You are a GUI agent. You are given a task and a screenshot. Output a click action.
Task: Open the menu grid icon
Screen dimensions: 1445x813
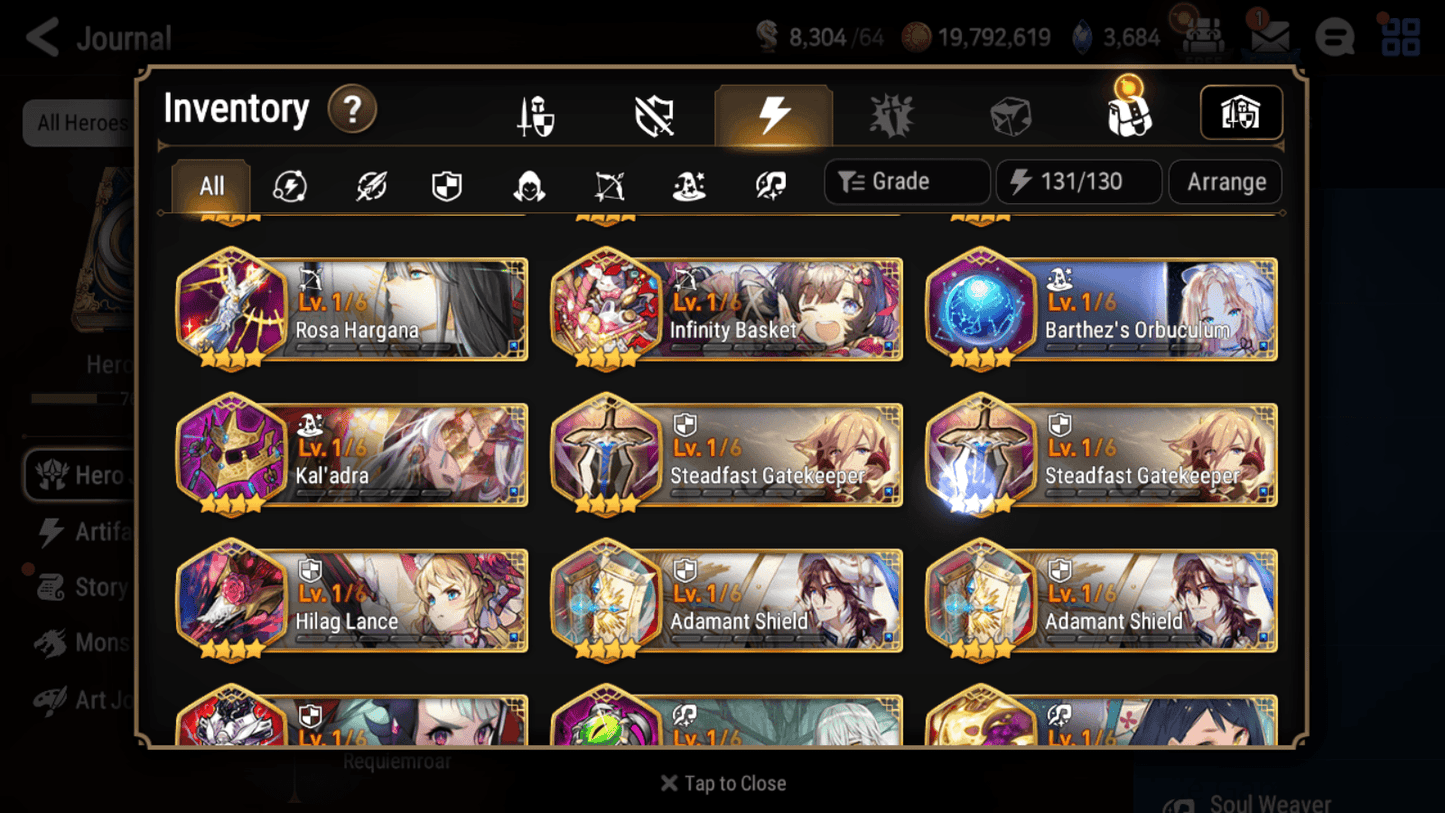1400,36
